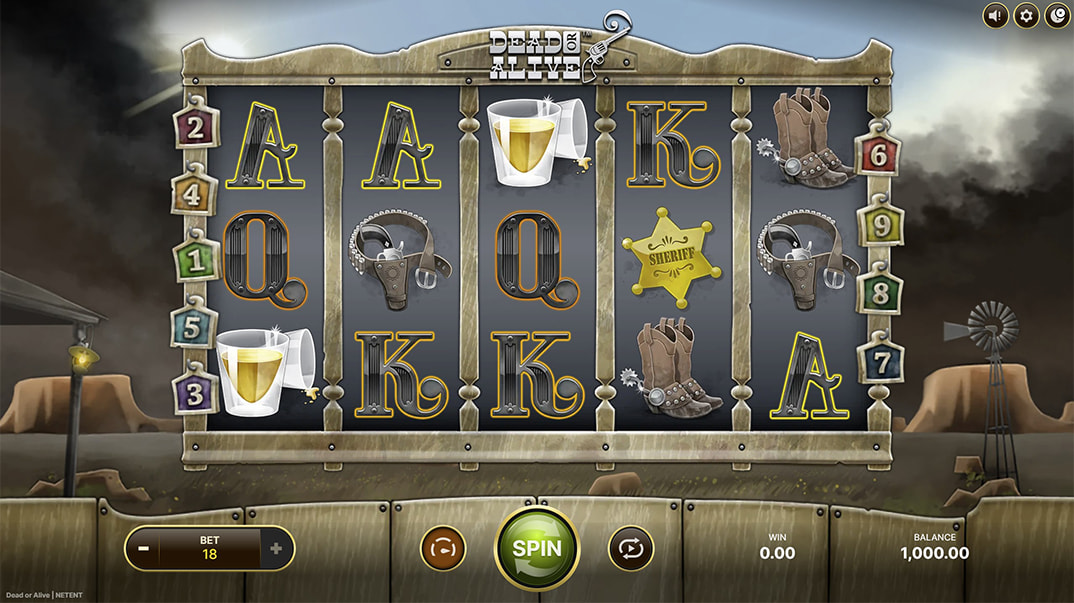Select the payline 6 tag
This screenshot has height=603, width=1074.
[x=879, y=154]
